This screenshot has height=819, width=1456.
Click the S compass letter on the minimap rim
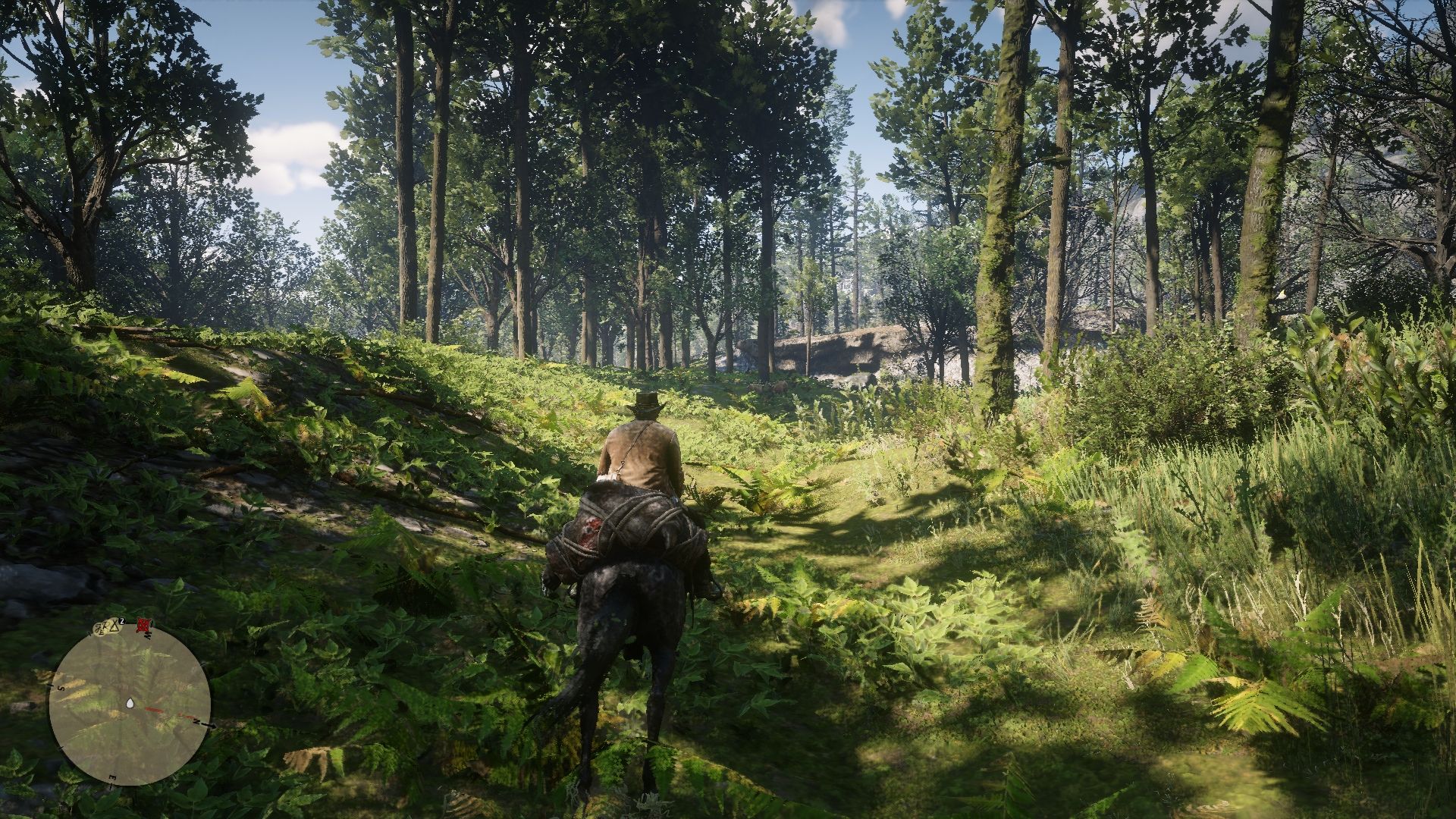click(60, 689)
